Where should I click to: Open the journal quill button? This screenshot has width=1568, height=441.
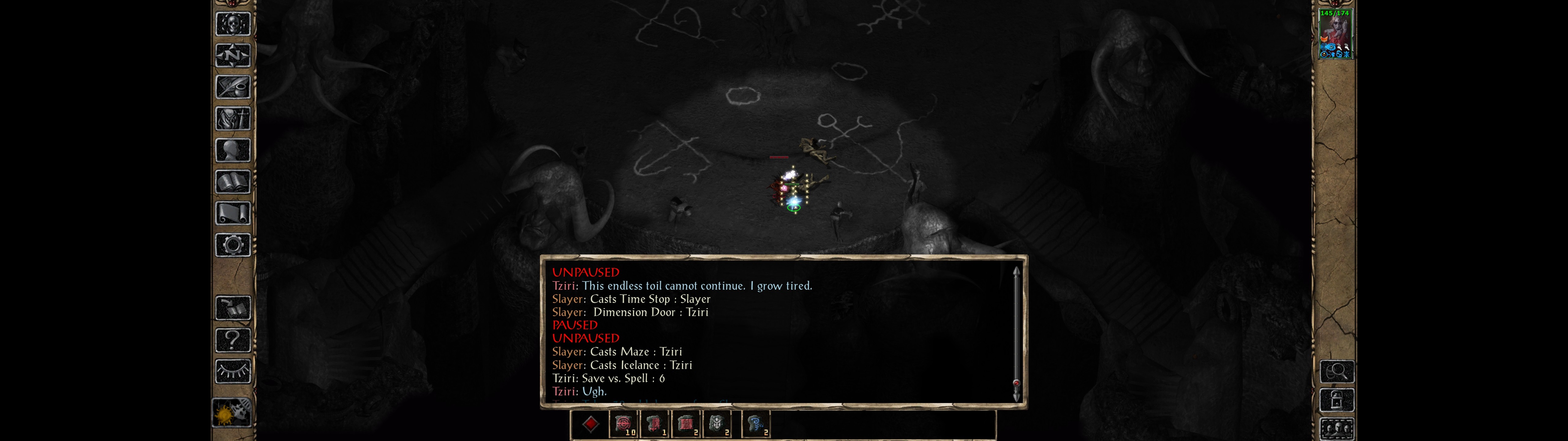[232, 87]
